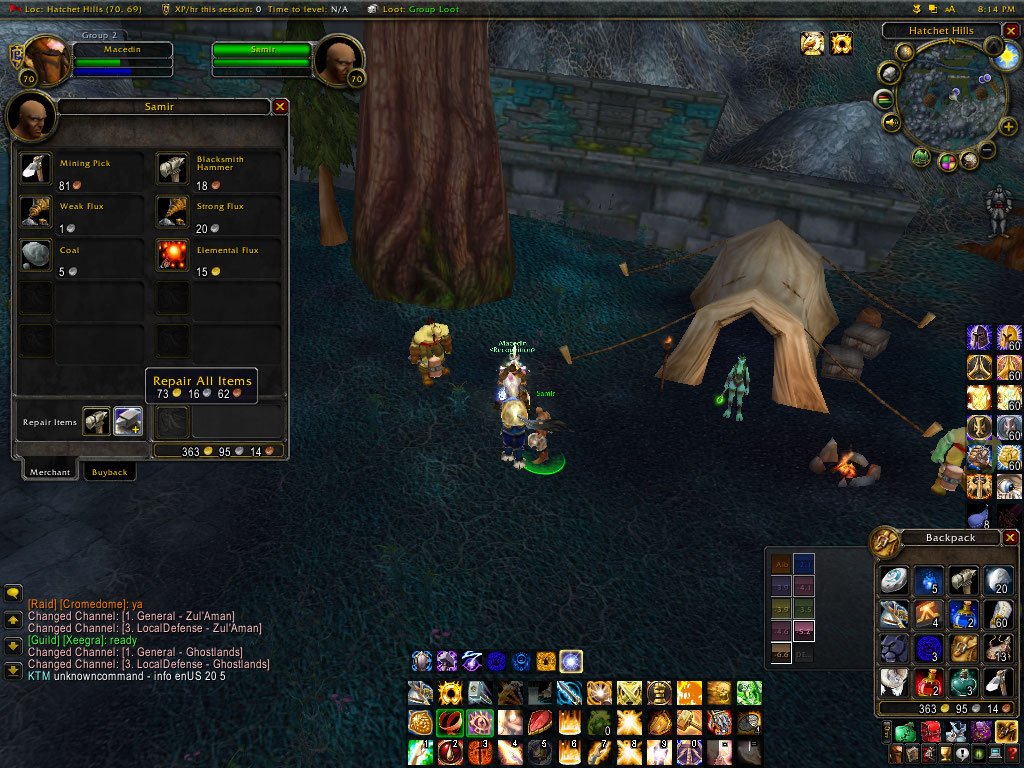This screenshot has height=768, width=1024.
Task: Buy Coal from the merchant
Action: pos(36,256)
